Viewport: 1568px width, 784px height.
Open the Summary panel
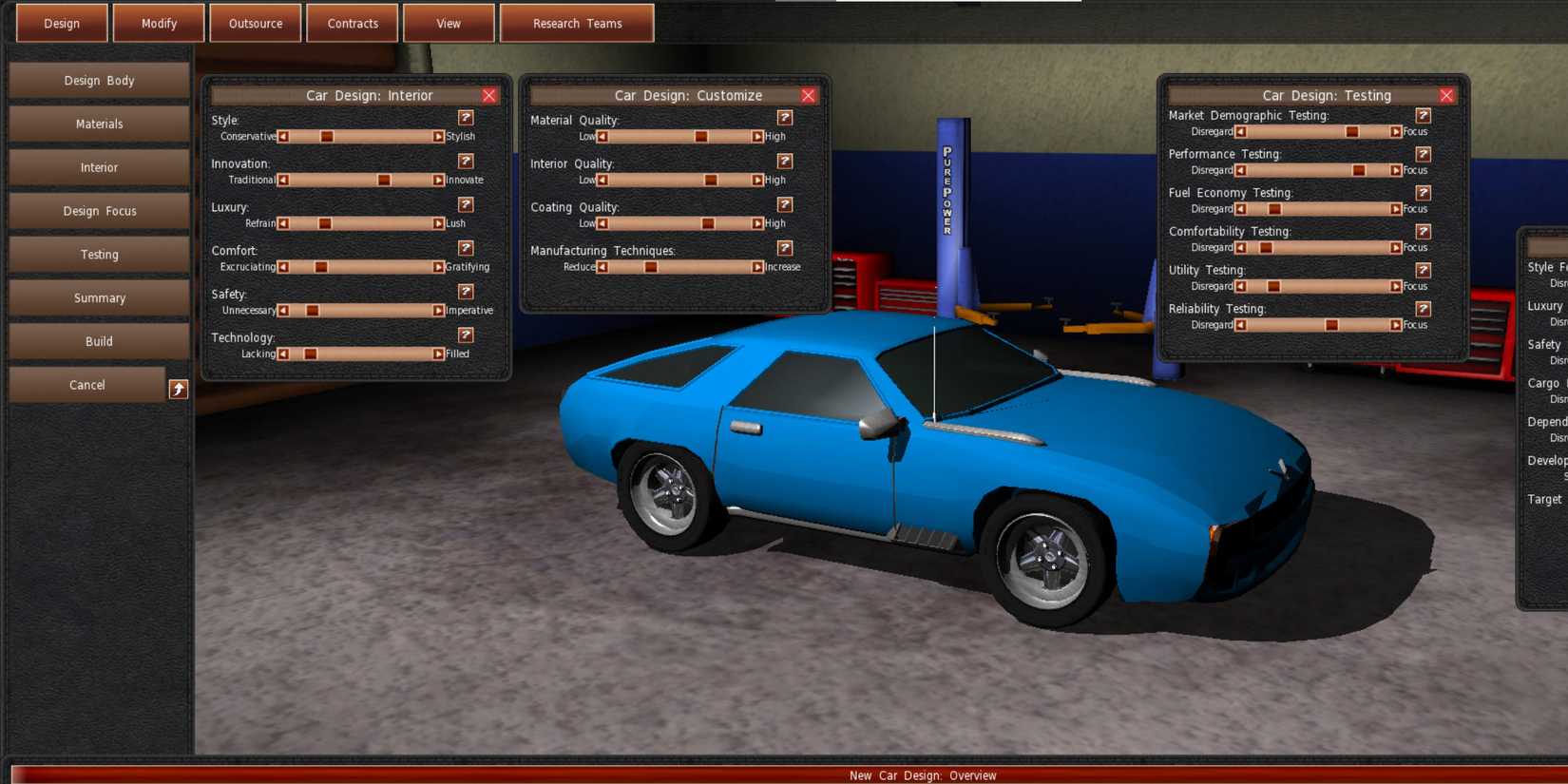click(x=98, y=297)
